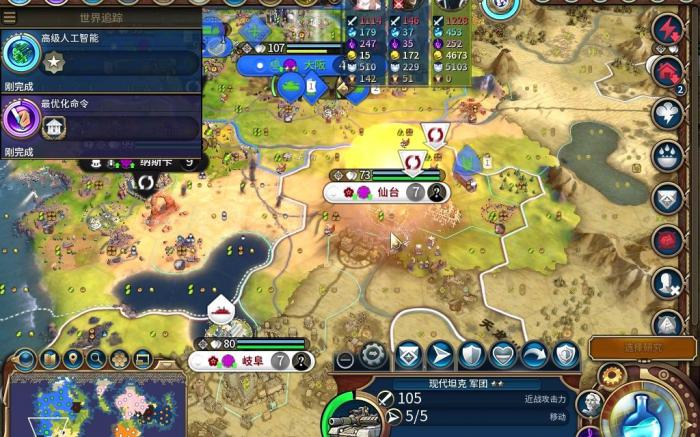Click the choose research notification button
The height and width of the screenshot is (437, 700).
[x=642, y=346]
